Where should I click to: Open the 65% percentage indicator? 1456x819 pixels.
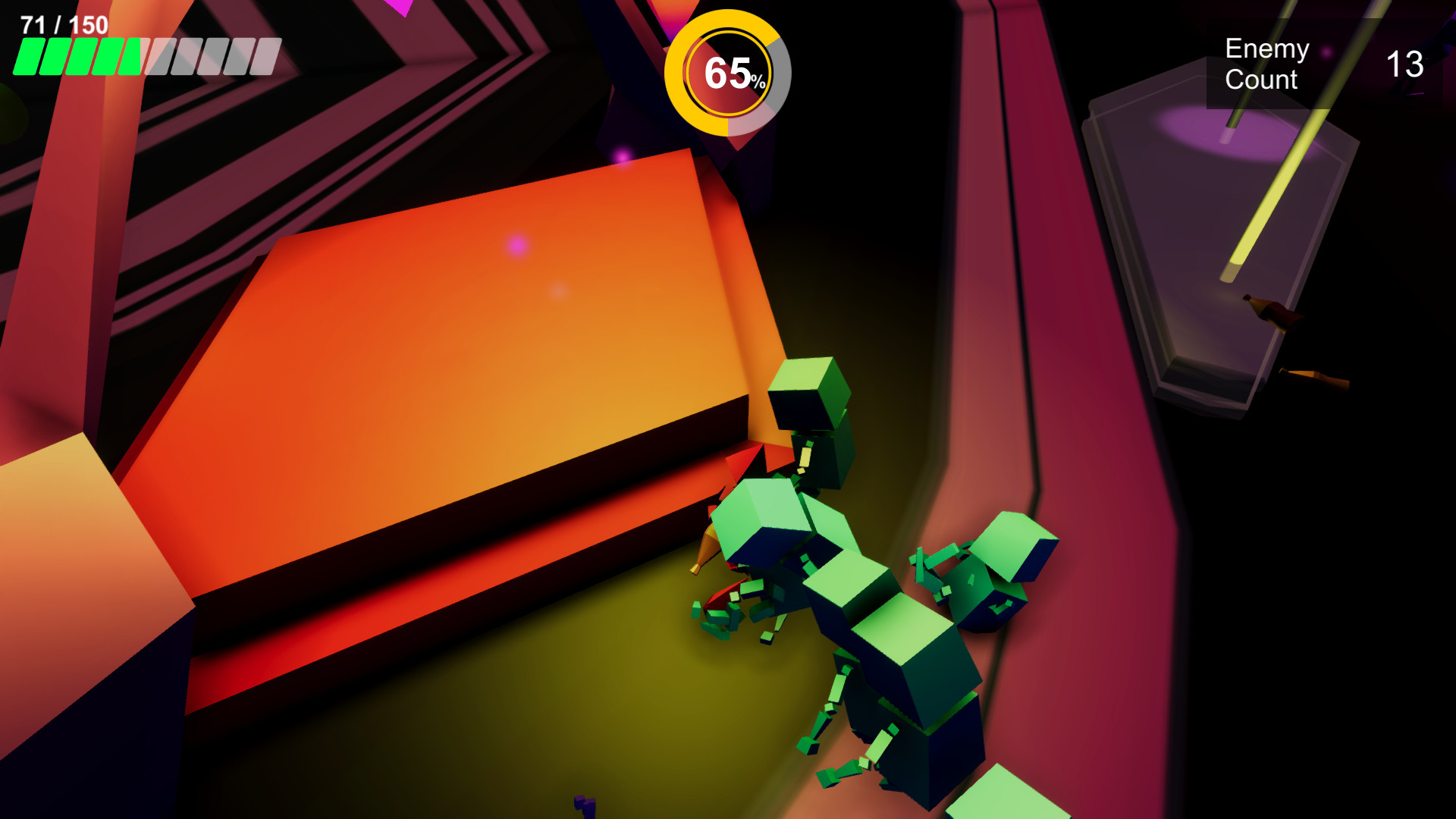(730, 73)
